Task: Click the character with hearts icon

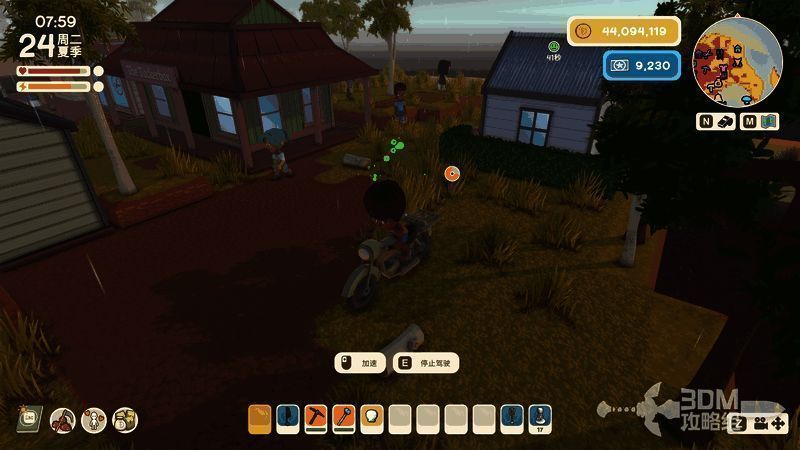Action: click(94, 419)
